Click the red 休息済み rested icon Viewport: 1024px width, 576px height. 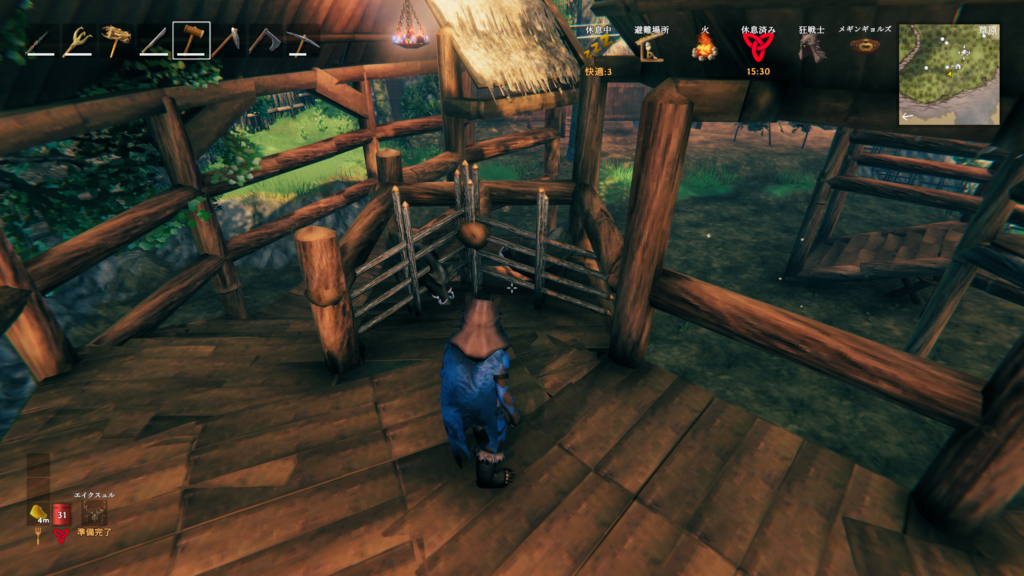(x=756, y=47)
